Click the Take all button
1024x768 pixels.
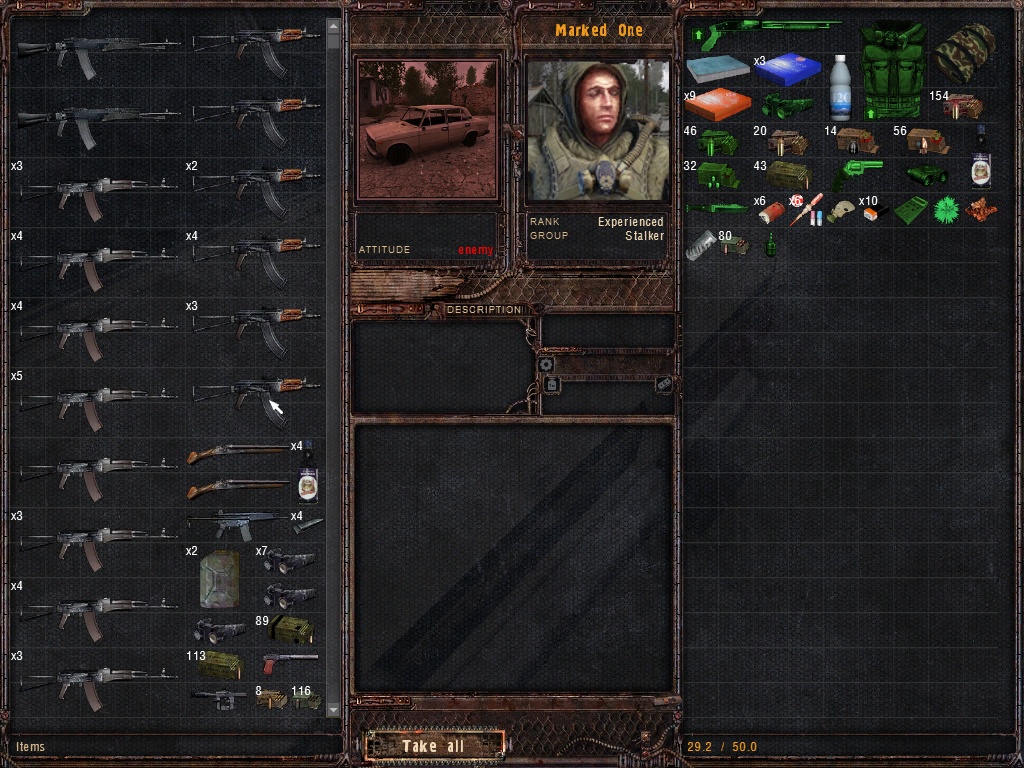click(x=433, y=746)
